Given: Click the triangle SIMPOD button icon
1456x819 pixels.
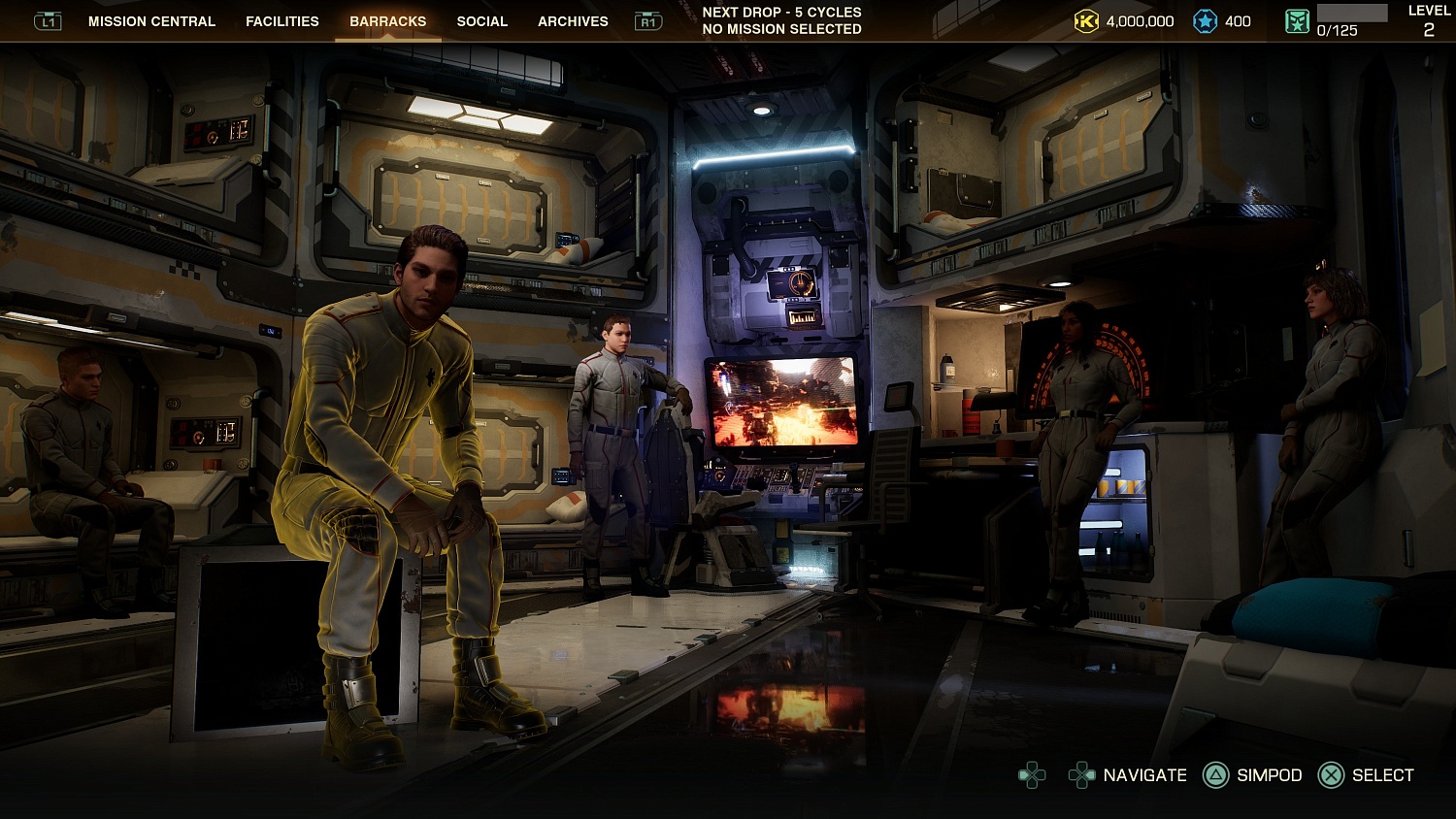Looking at the screenshot, I should [x=1214, y=775].
